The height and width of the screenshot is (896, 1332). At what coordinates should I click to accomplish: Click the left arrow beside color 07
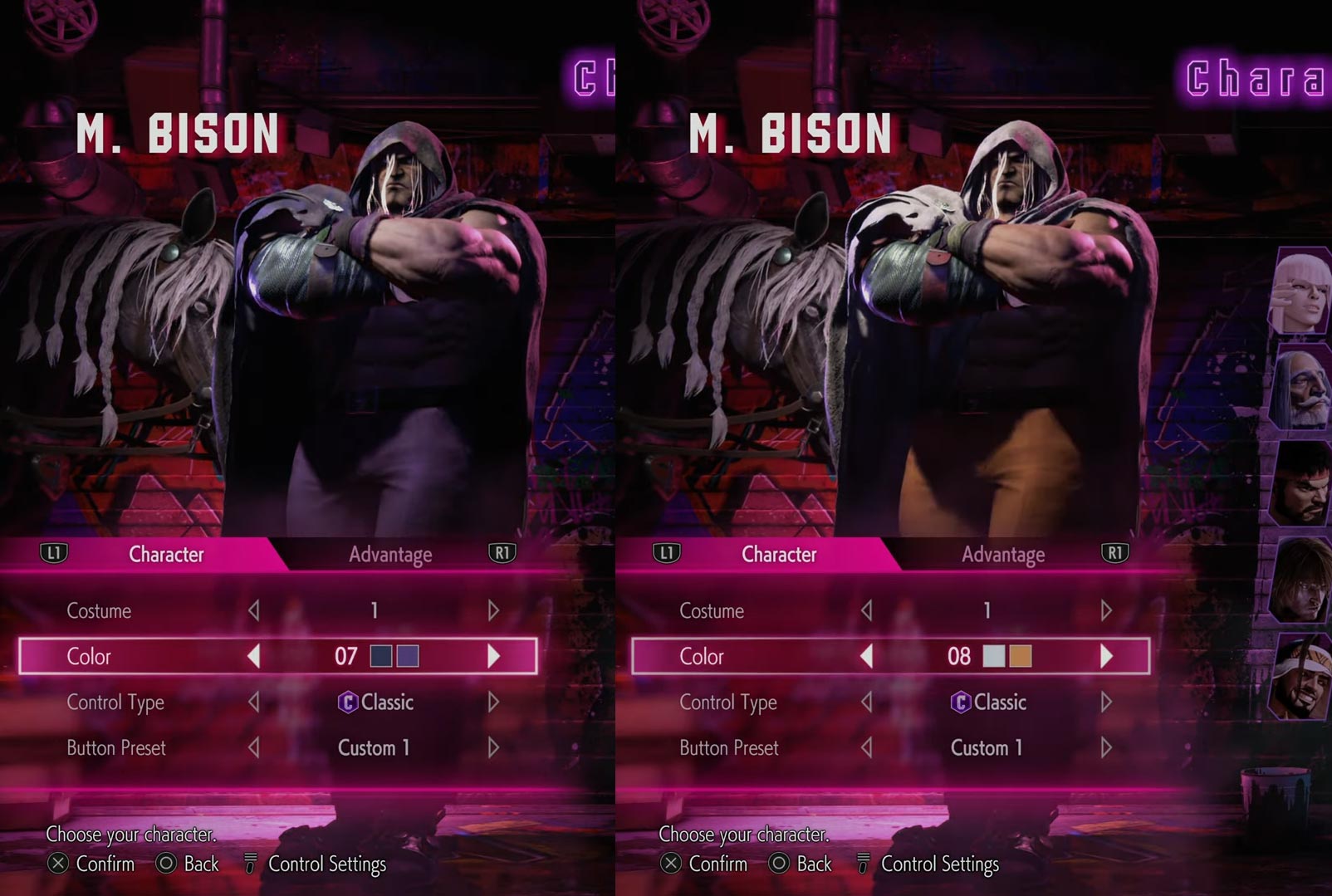[x=253, y=656]
